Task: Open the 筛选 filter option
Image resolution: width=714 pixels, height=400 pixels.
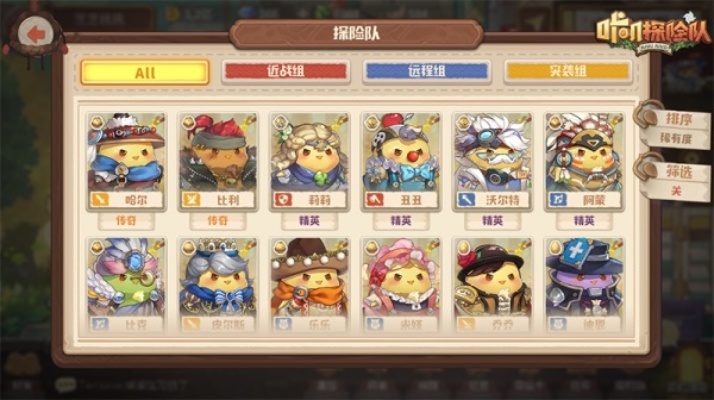Action: tap(680, 180)
